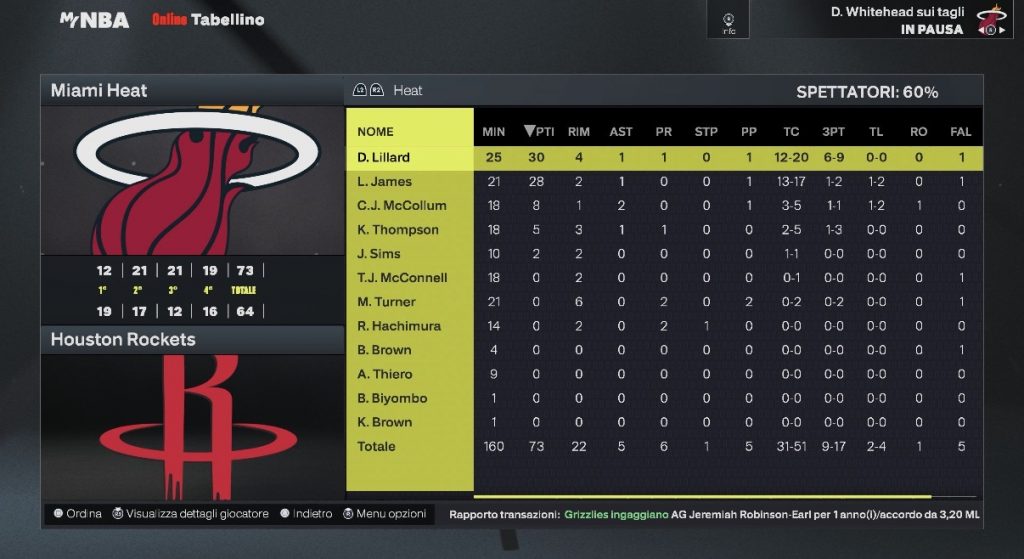
Task: Select A. Thiero's row
Action: coord(384,373)
